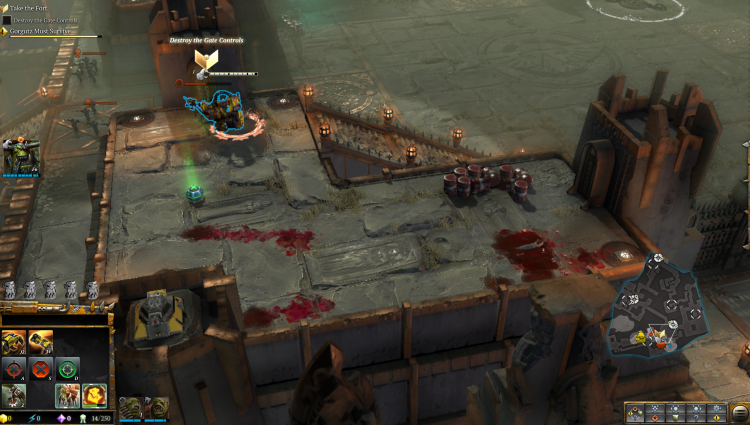Activate the second yellow claw ability icon
750x425 pixels.
click(x=41, y=342)
